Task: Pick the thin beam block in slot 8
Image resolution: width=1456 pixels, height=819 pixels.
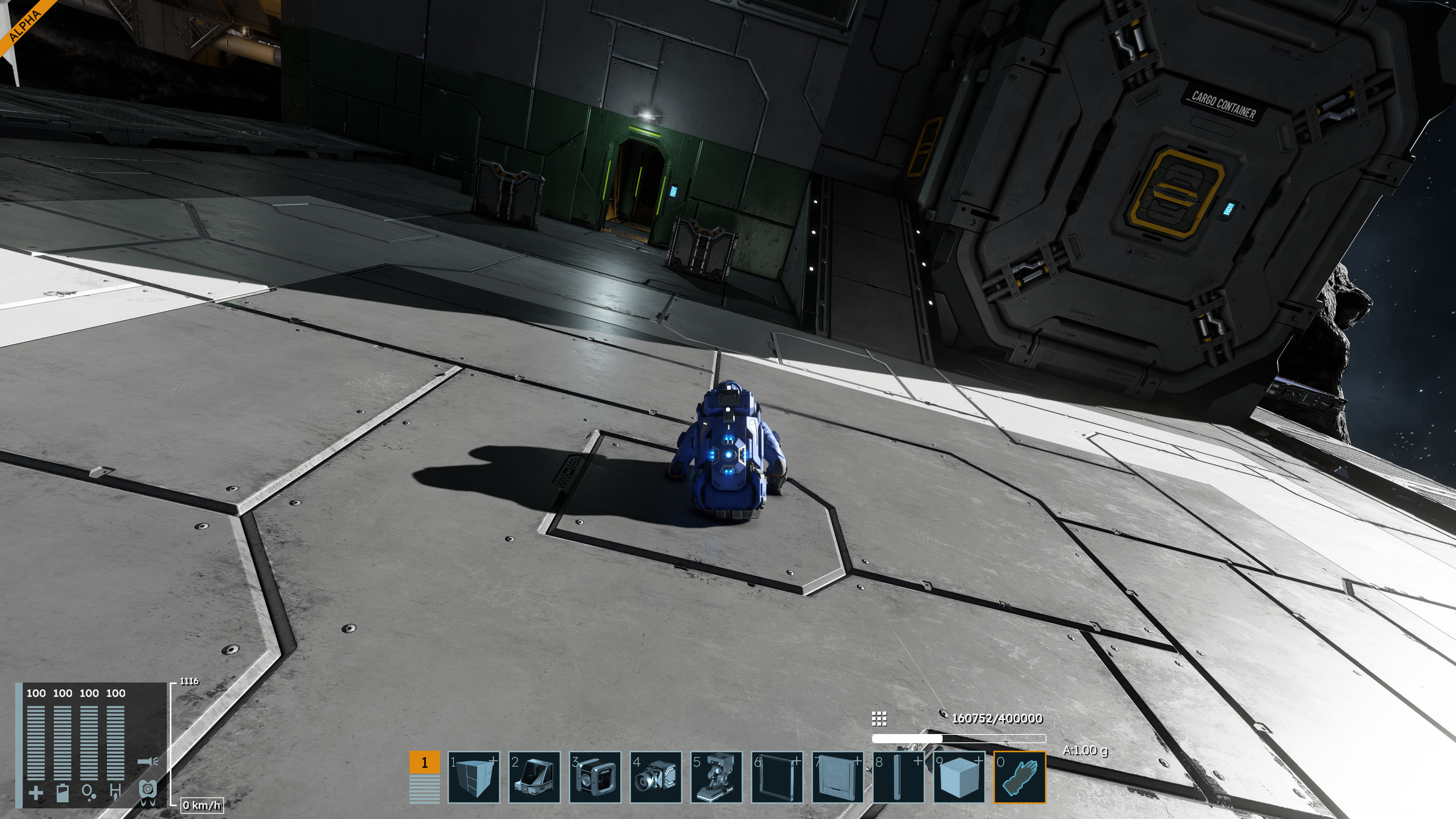Action: coord(898,777)
